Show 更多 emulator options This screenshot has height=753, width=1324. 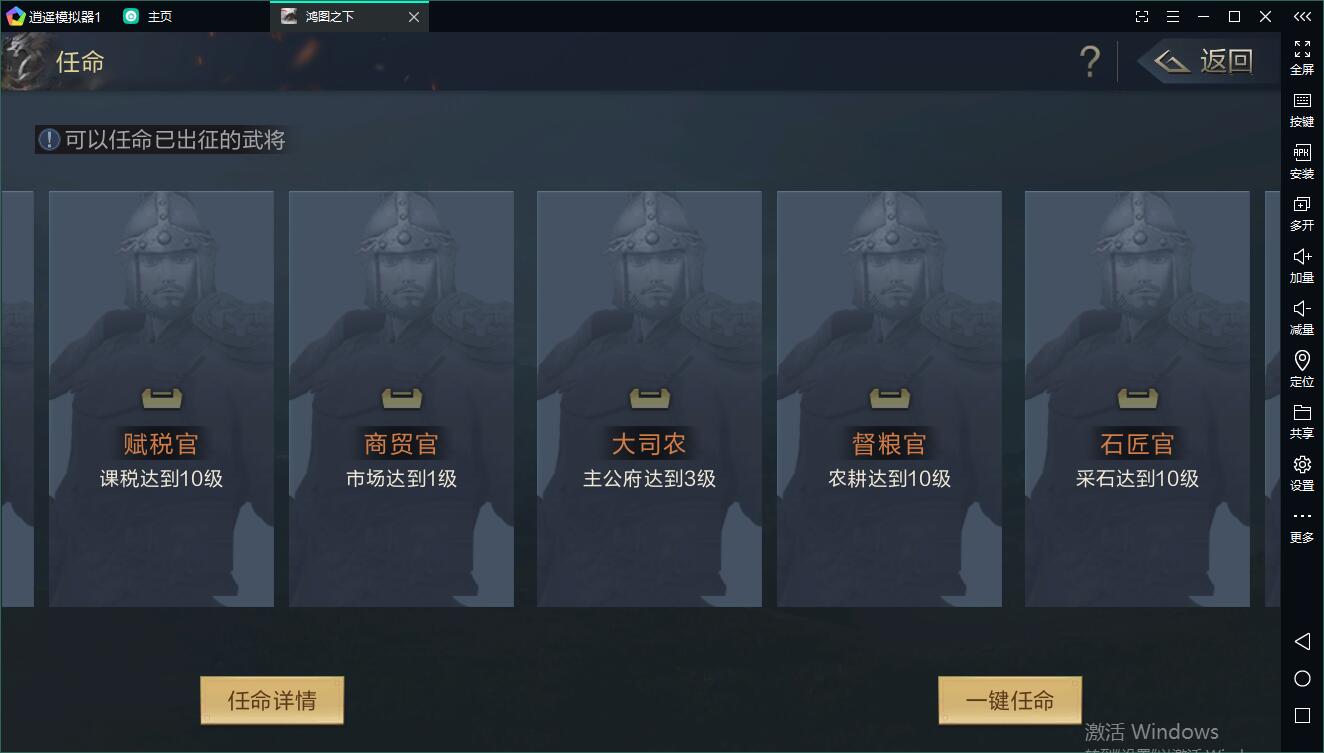pos(1302,525)
